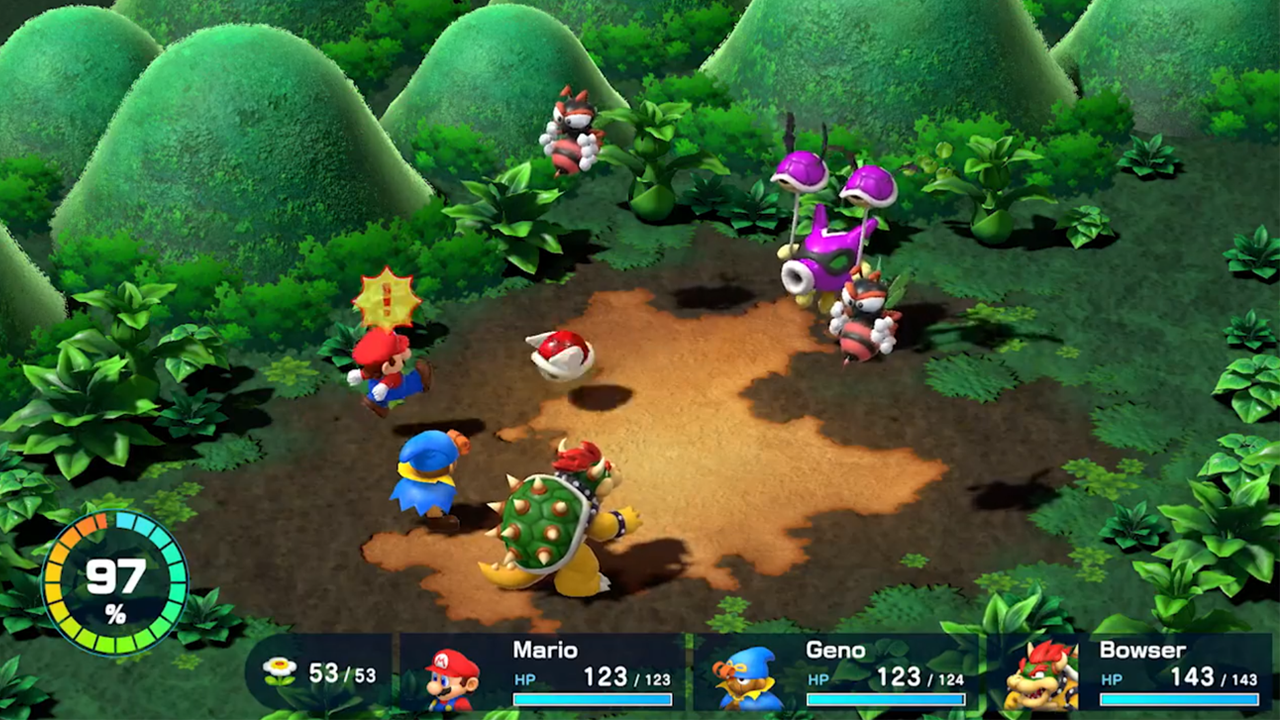Select Mario's party status panel
1280x720 pixels.
(x=543, y=673)
